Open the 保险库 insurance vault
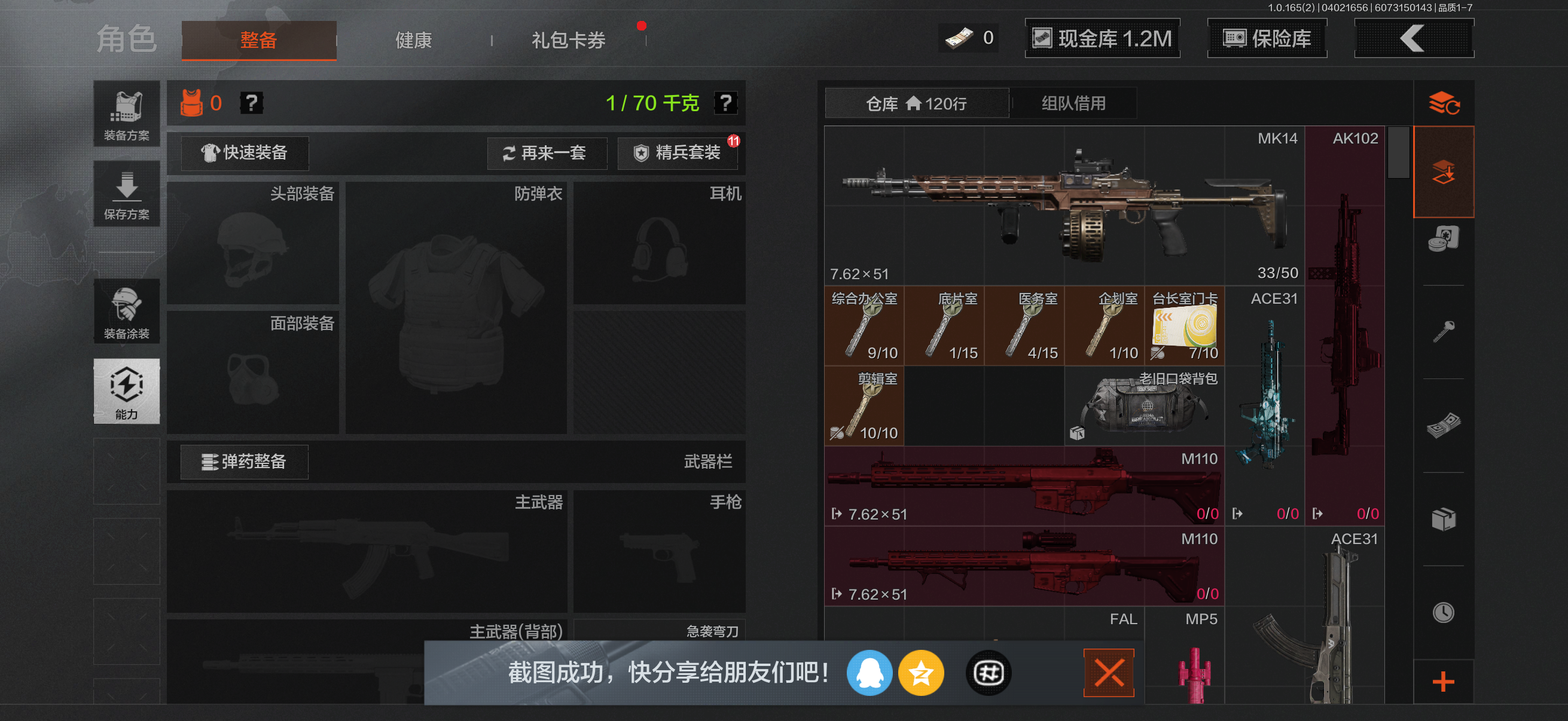 1267,38
